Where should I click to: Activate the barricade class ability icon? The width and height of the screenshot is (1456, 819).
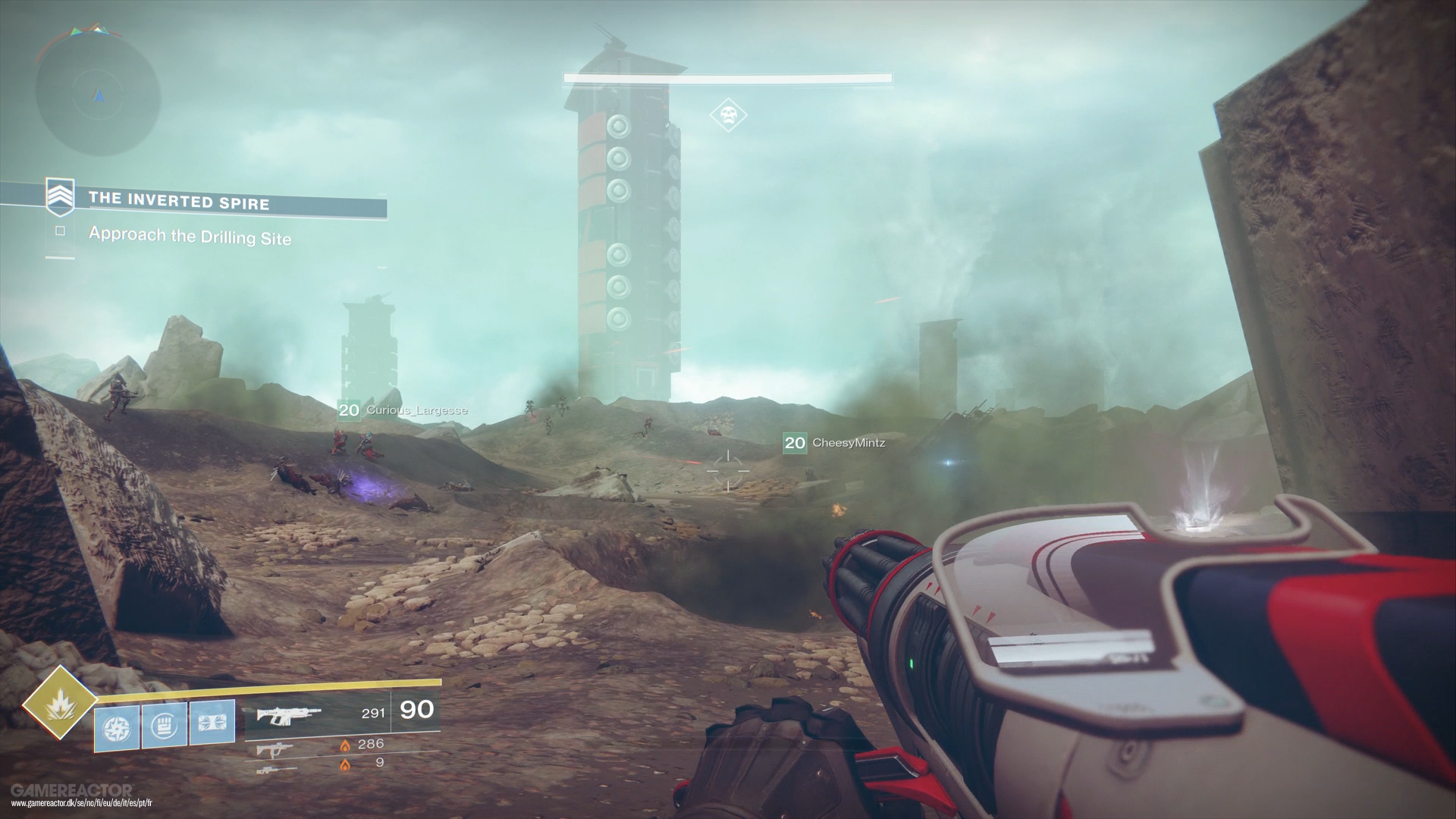(x=212, y=723)
